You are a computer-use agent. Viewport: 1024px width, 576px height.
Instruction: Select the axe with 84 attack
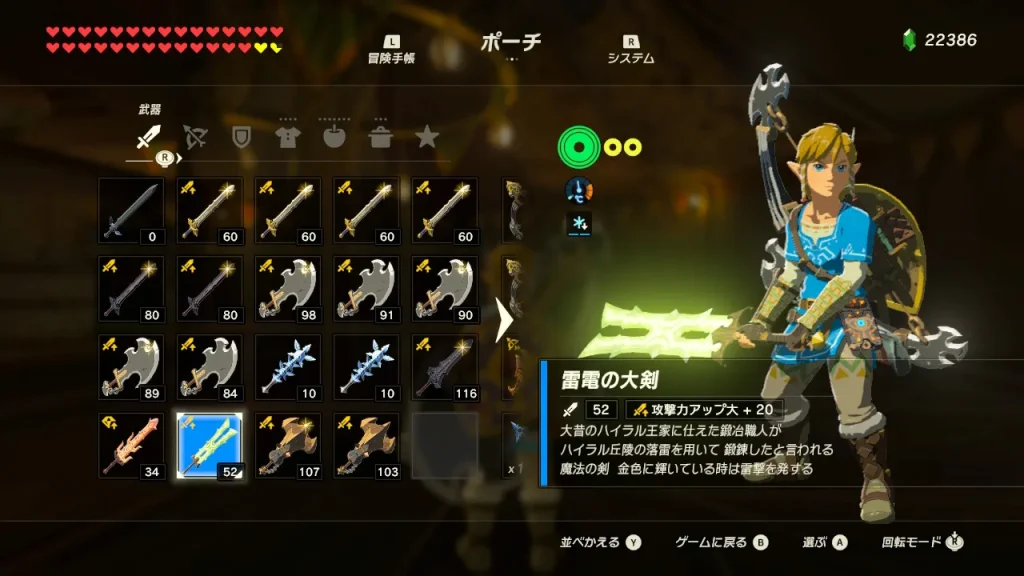pos(209,367)
